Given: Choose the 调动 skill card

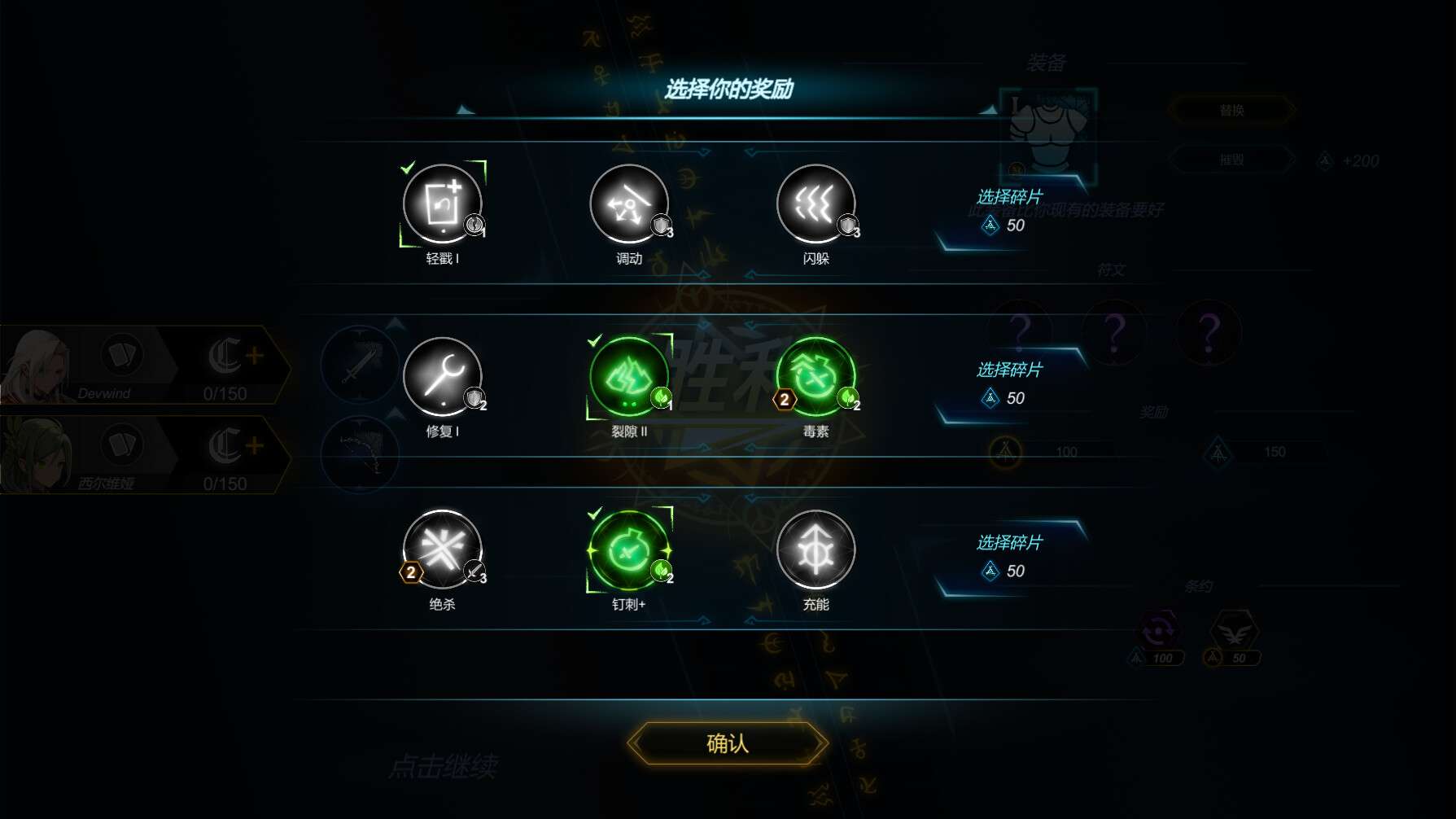Looking at the screenshot, I should coord(628,204).
